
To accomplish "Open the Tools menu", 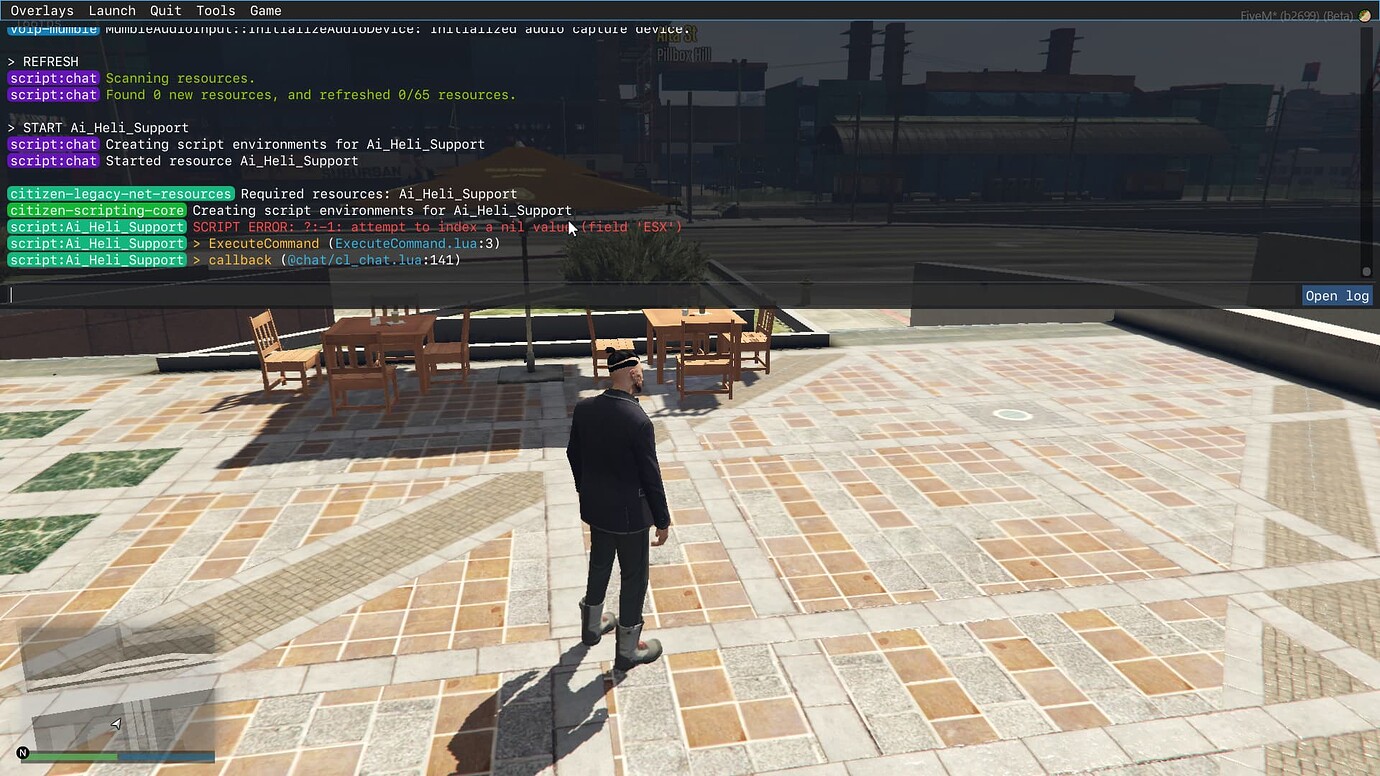I will [x=215, y=10].
